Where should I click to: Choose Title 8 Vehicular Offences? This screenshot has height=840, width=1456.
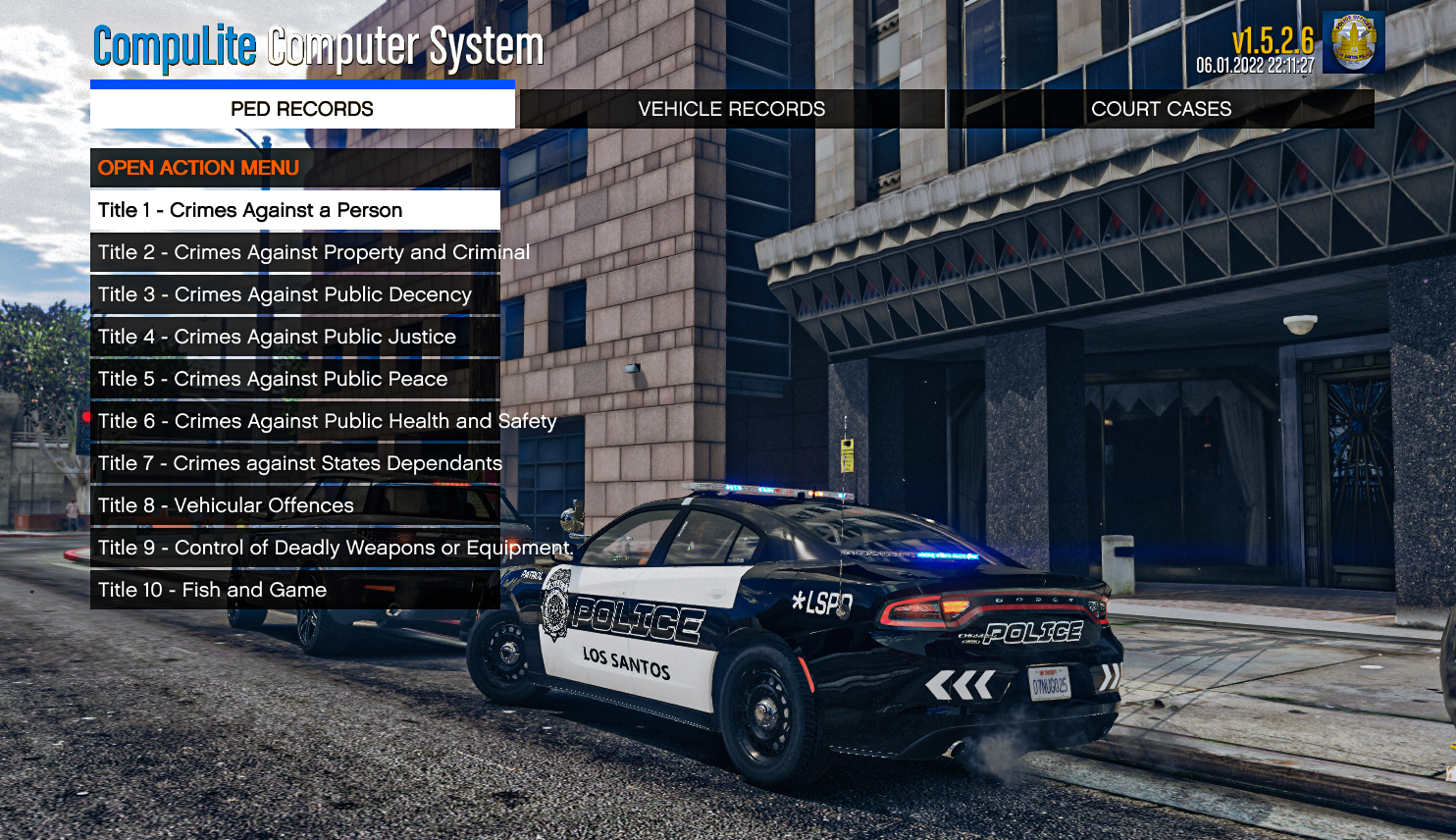click(x=294, y=505)
